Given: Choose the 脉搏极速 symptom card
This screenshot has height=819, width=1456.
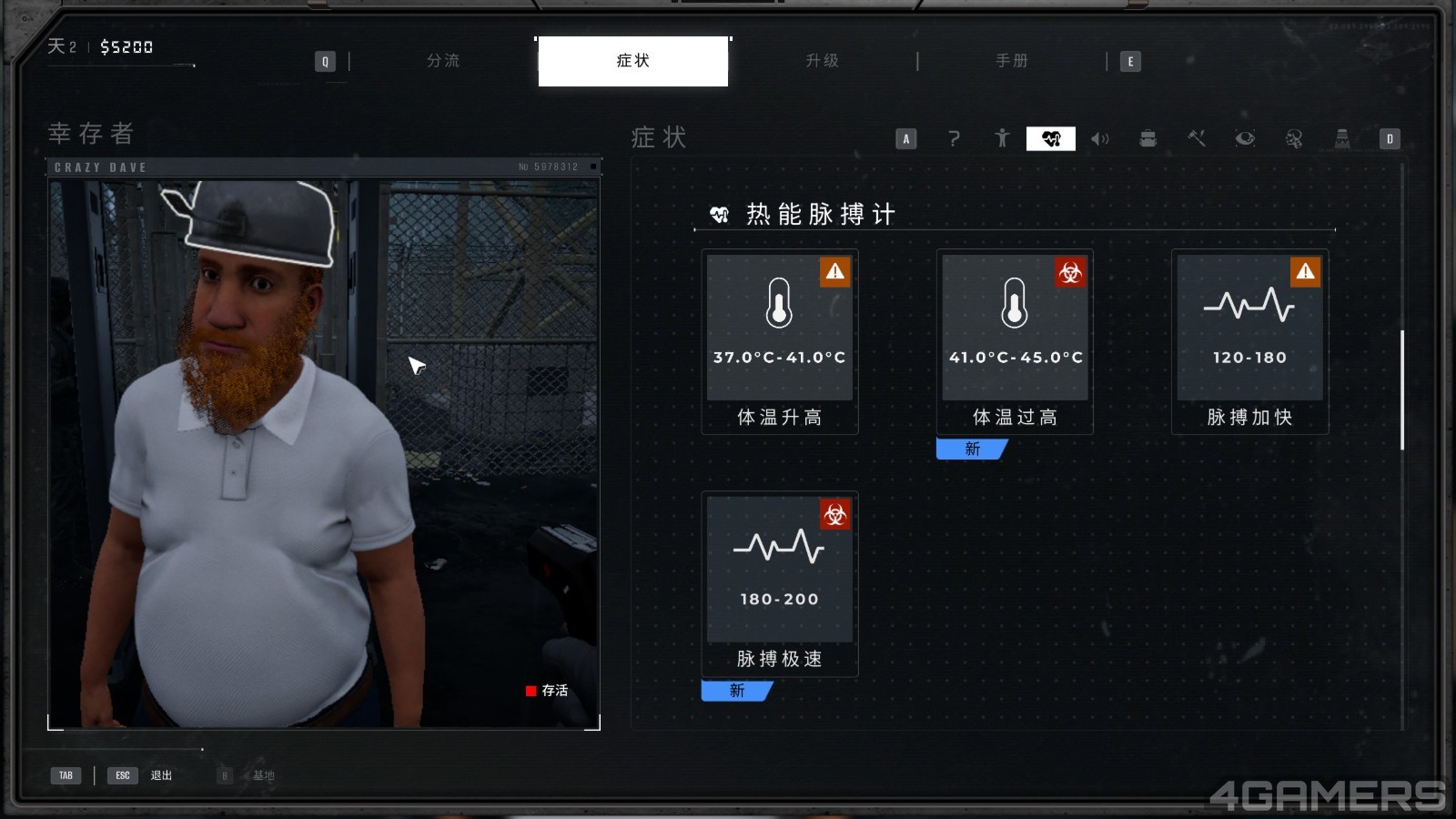Looking at the screenshot, I should coord(780,583).
